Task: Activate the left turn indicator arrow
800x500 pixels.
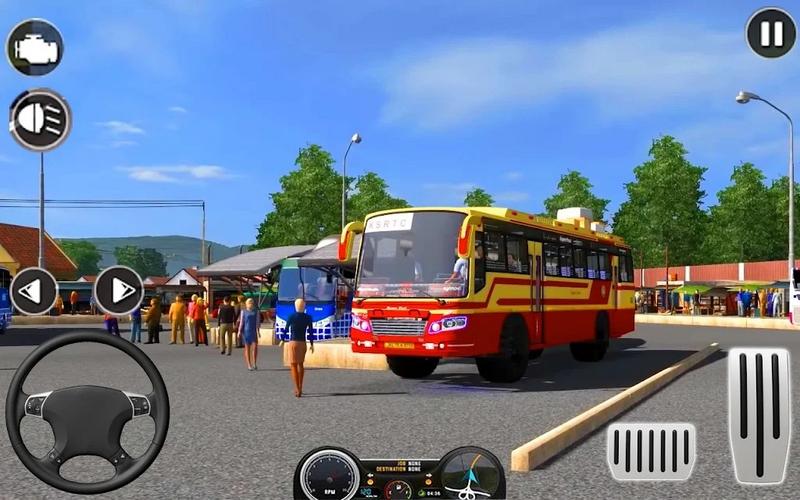Action: (x=34, y=290)
